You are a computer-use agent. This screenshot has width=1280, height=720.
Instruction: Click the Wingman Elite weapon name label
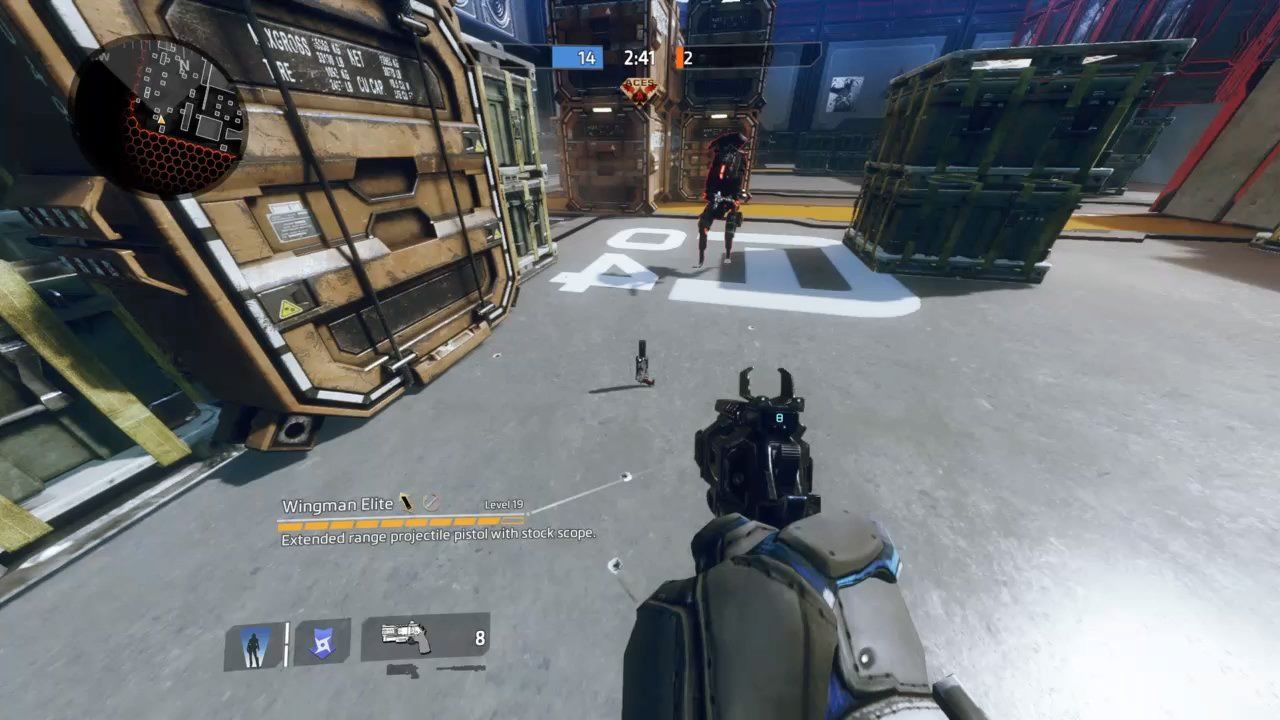point(338,504)
